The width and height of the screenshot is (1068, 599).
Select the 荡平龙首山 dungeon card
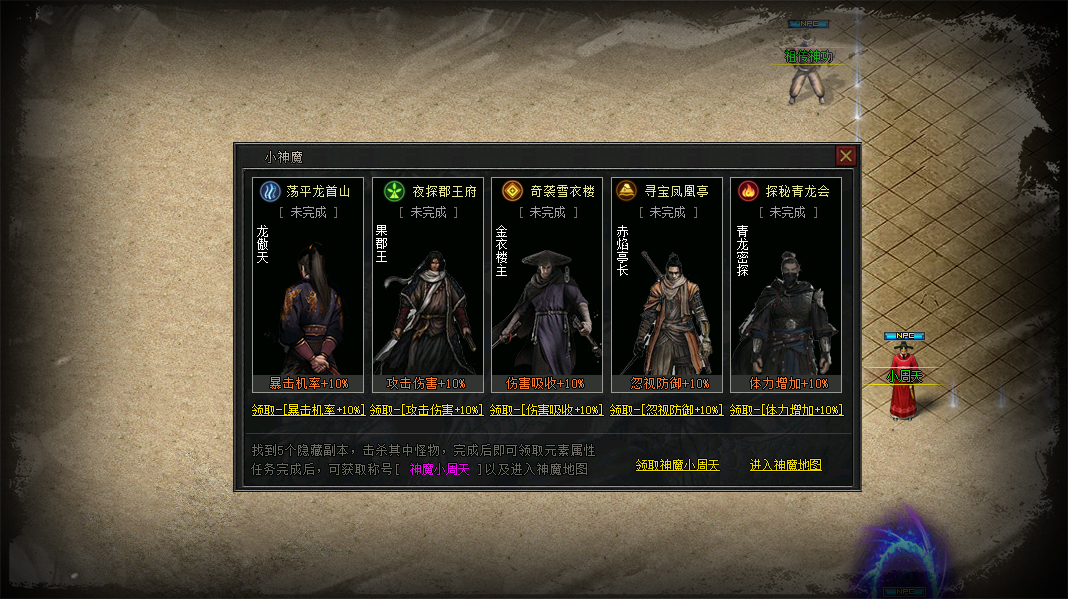[308, 285]
